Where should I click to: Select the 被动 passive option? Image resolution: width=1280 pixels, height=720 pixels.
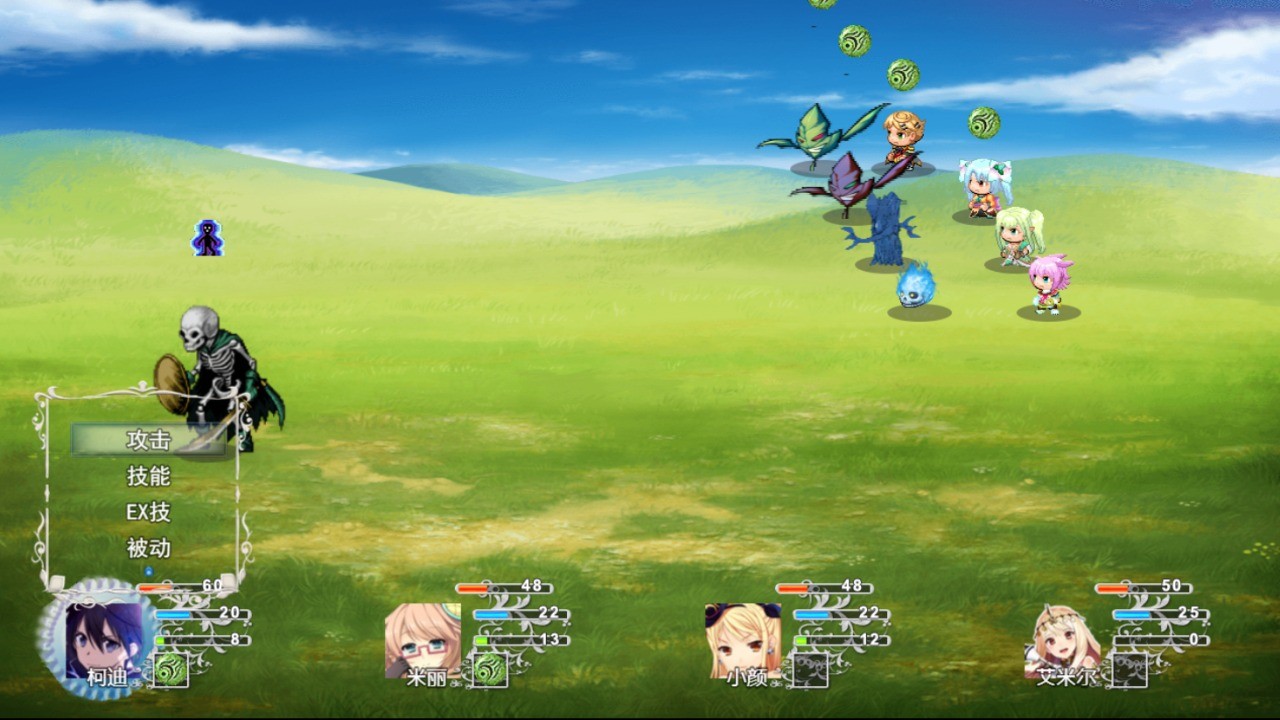pyautogui.click(x=148, y=548)
